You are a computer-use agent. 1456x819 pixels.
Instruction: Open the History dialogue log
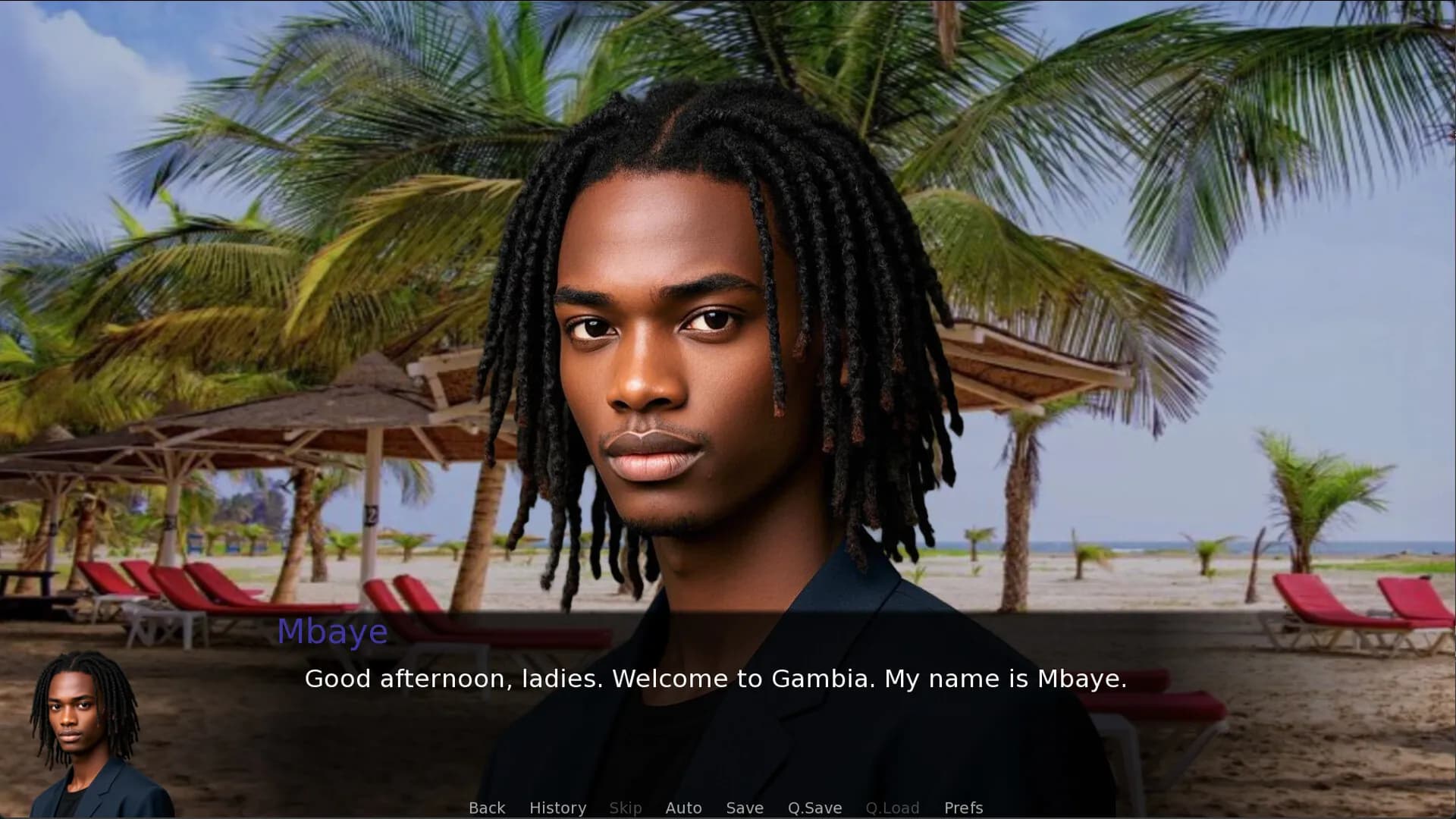(557, 808)
